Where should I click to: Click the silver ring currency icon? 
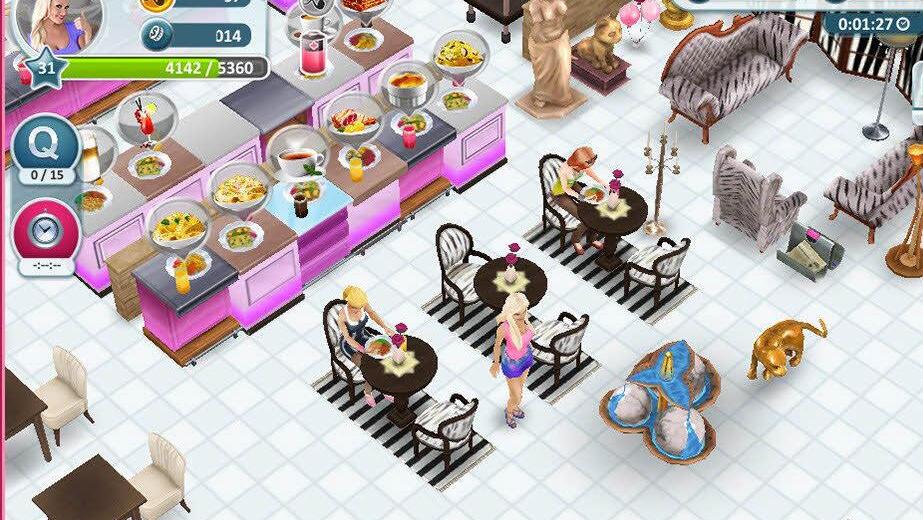tap(157, 36)
